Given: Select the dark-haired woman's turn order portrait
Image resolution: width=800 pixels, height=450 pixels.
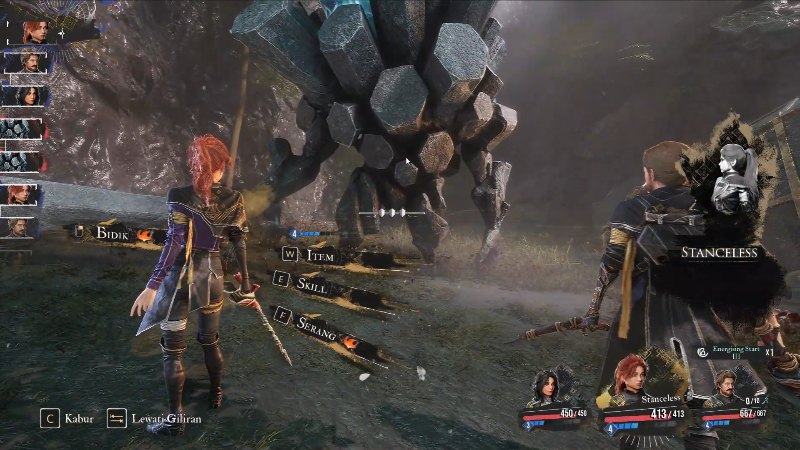Looking at the screenshot, I should (22, 96).
